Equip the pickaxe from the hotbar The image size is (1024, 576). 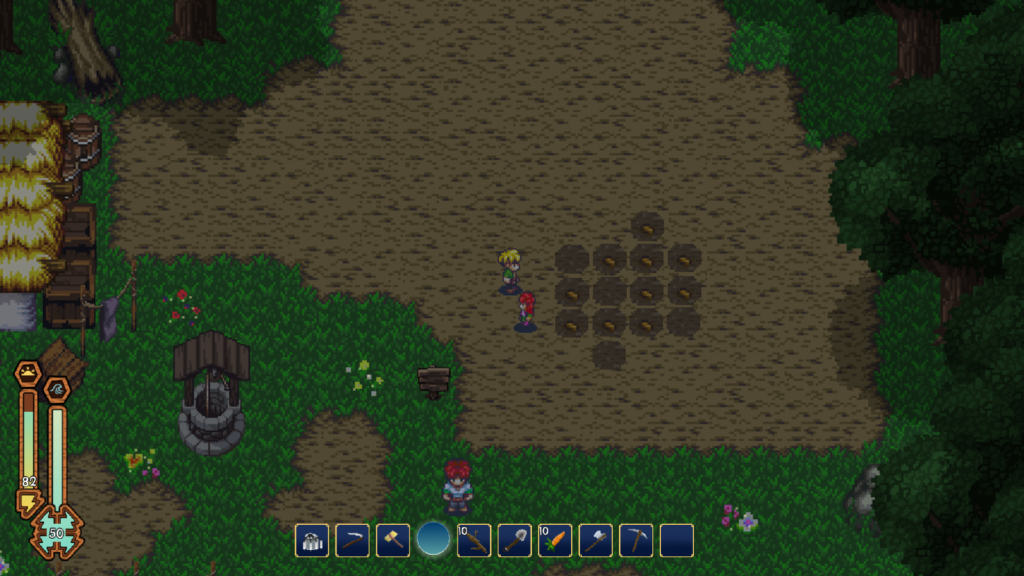pyautogui.click(x=636, y=541)
